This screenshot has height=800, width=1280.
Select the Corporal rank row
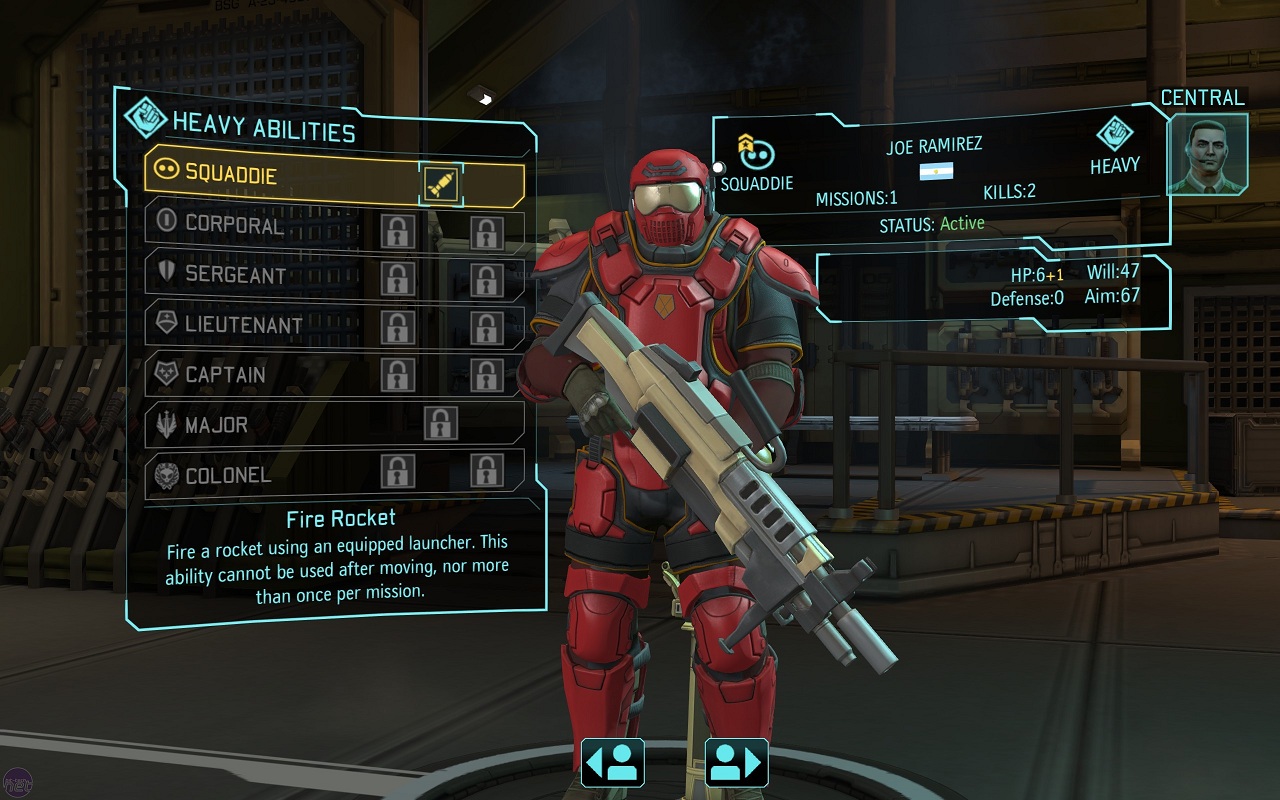pos(260,225)
